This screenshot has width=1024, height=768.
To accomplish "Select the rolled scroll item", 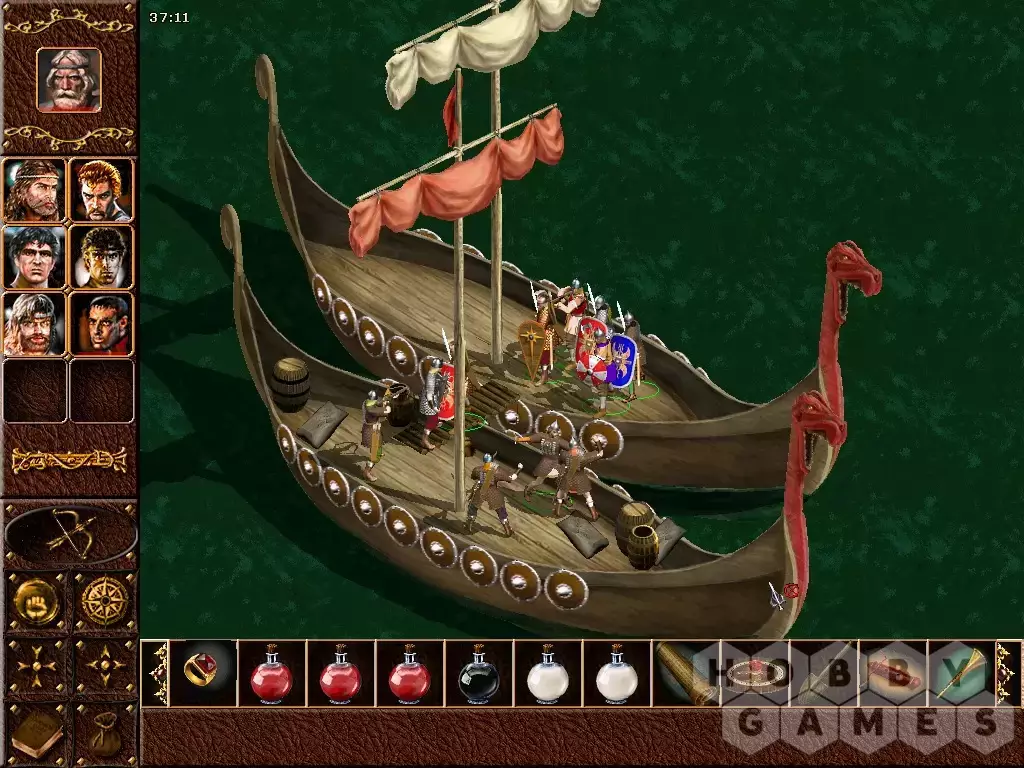I will click(x=686, y=672).
